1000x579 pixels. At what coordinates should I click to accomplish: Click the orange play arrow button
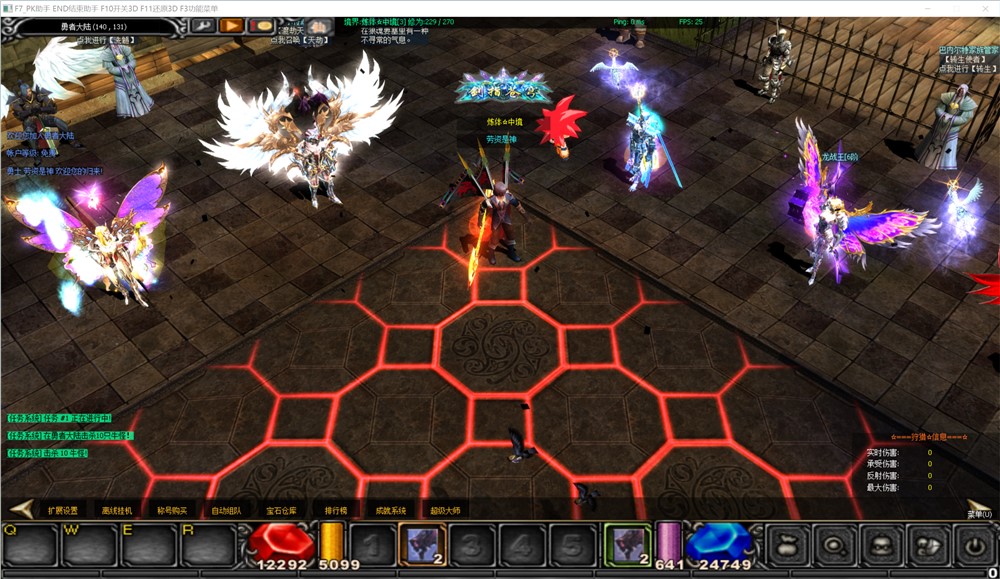(232, 25)
